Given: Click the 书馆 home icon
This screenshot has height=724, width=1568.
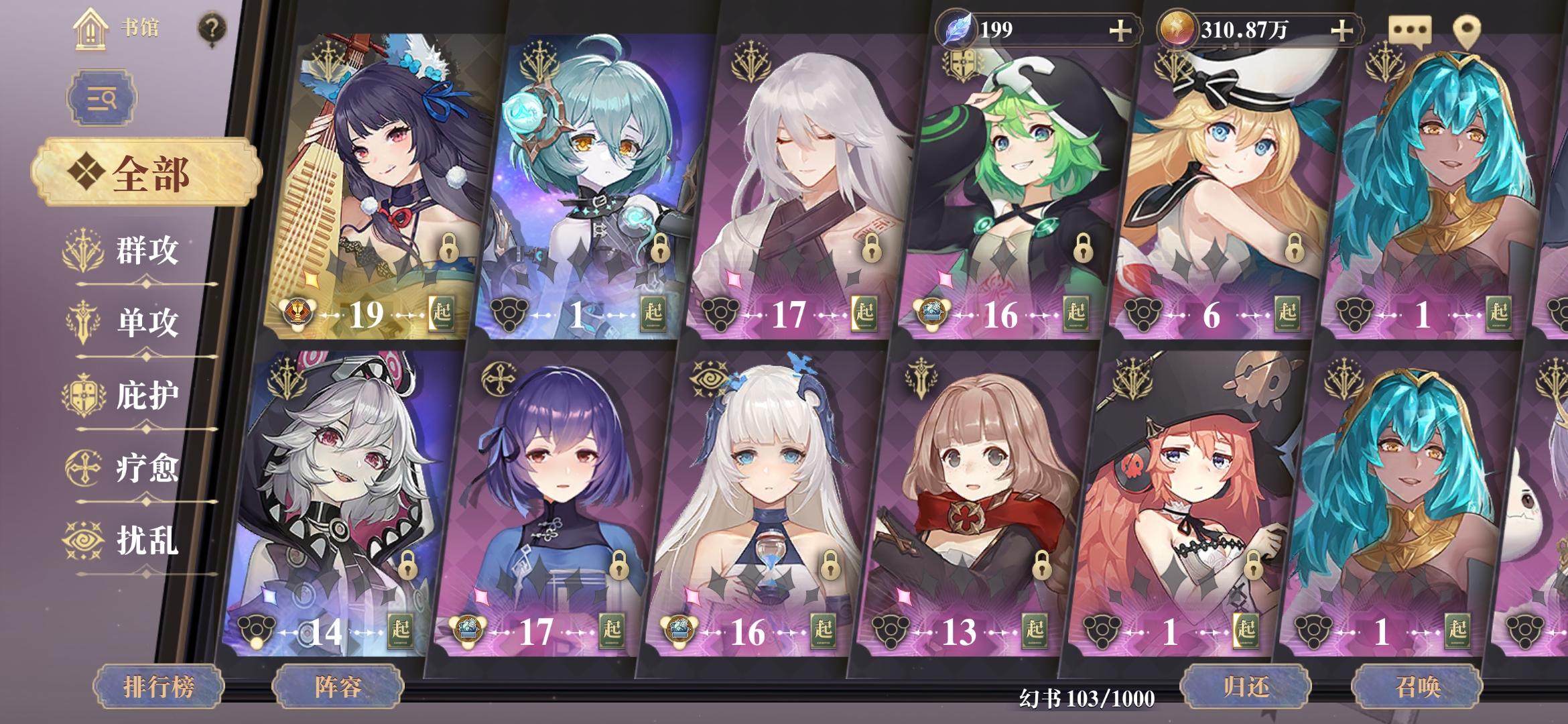Looking at the screenshot, I should [x=90, y=30].
